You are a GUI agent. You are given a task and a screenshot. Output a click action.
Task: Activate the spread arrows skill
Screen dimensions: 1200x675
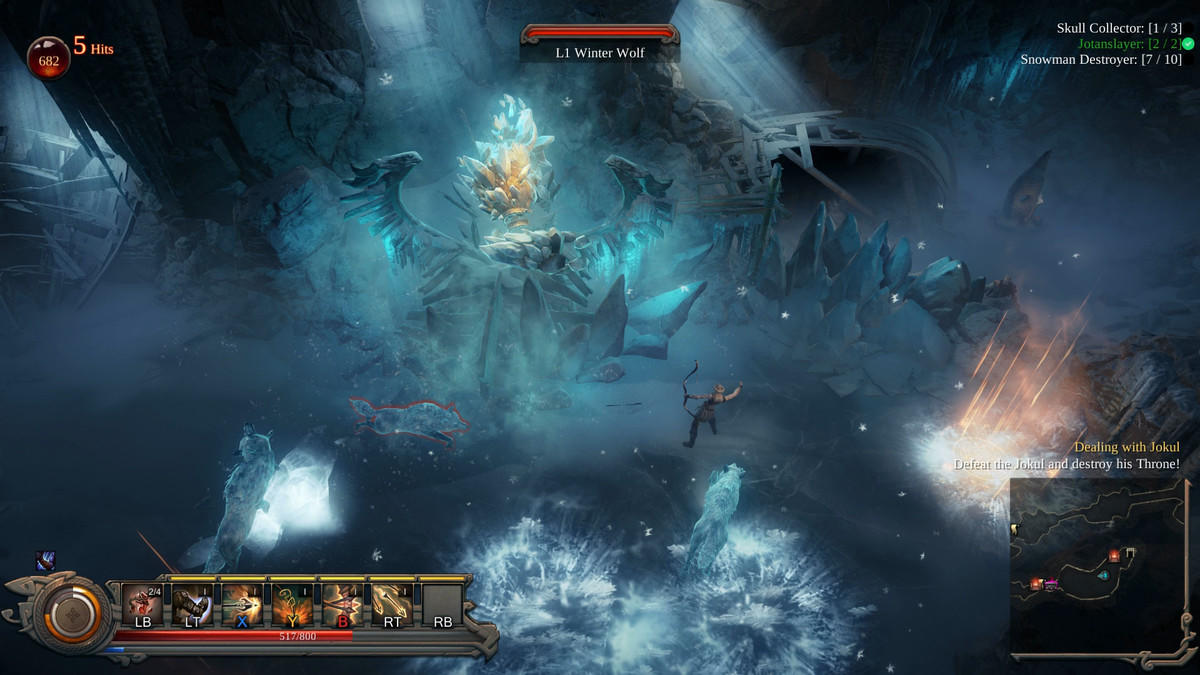(342, 604)
